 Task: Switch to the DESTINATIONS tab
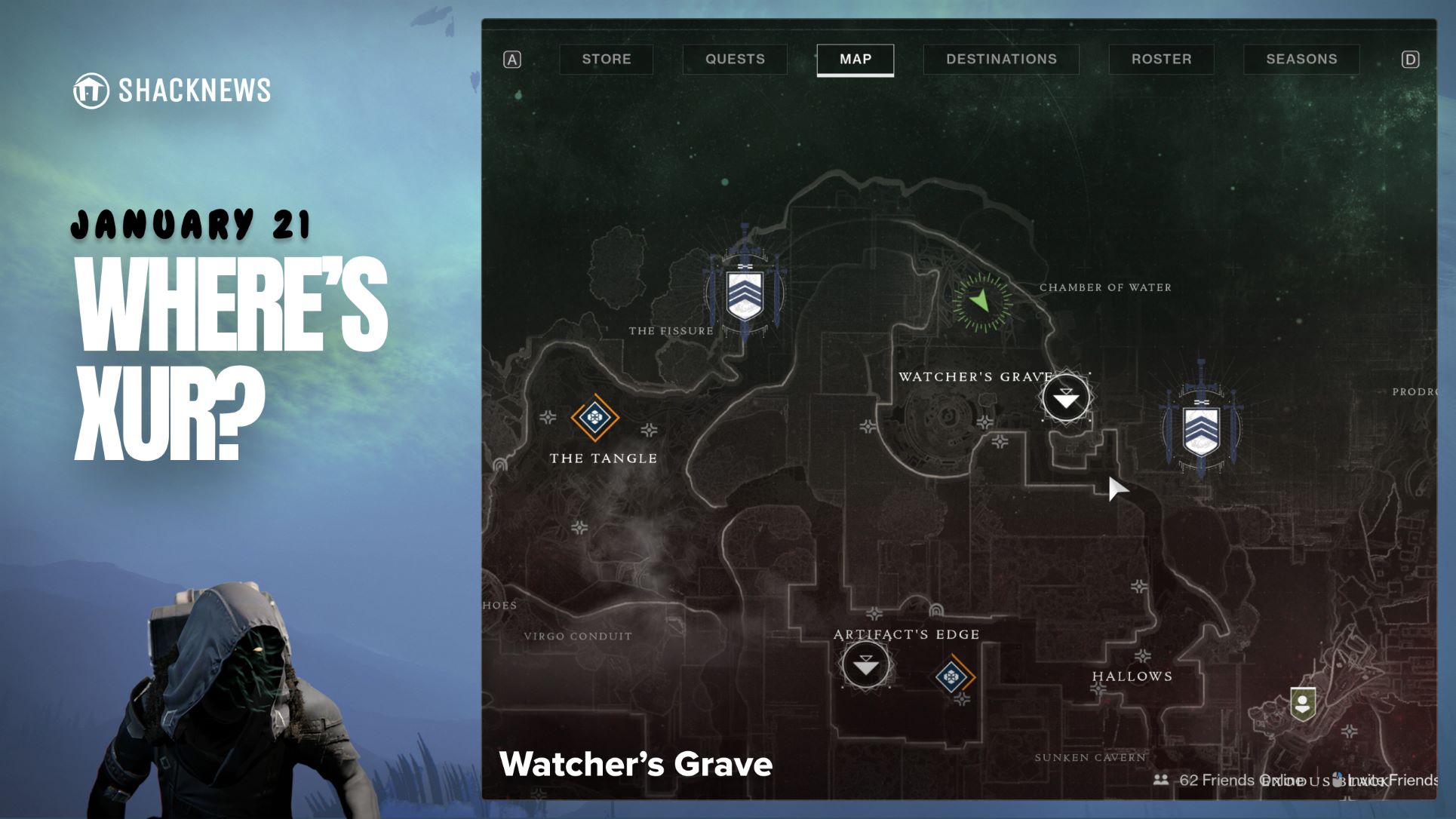tap(1001, 60)
